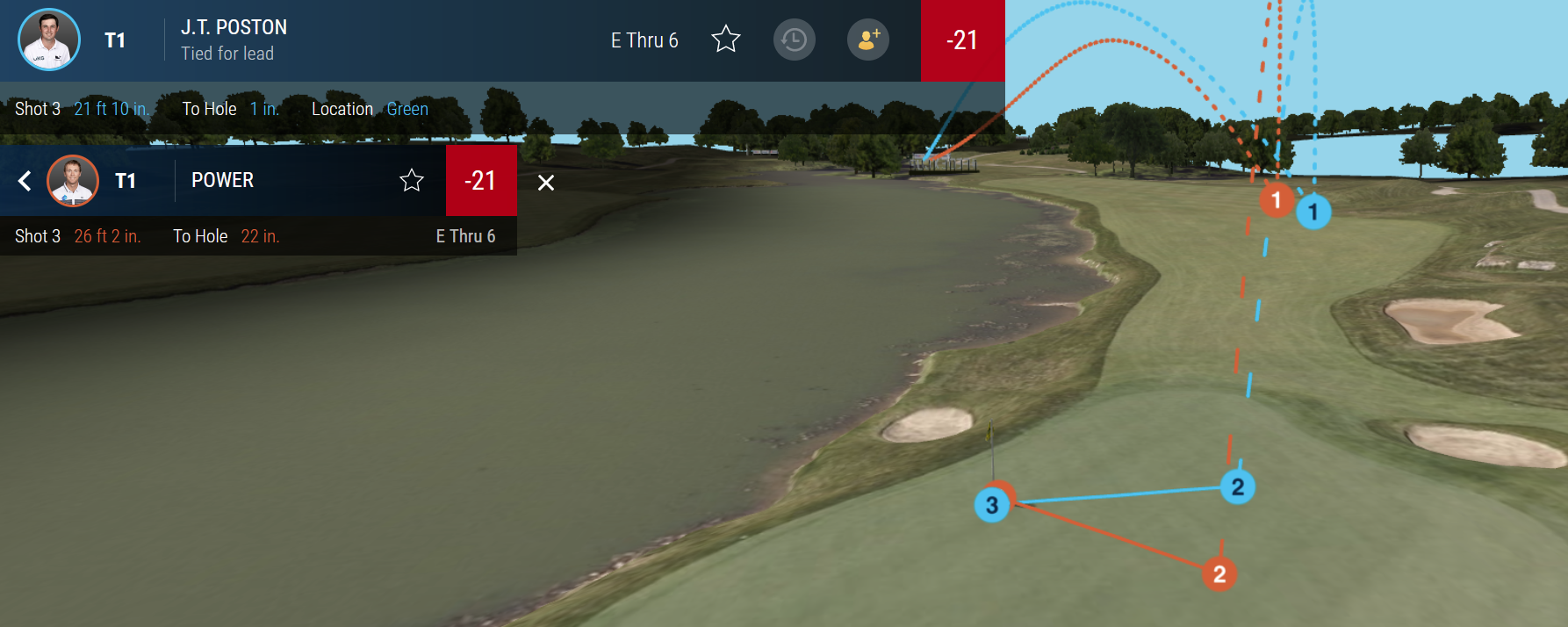Image resolution: width=1568 pixels, height=627 pixels.
Task: Select Power's profile photo
Action: coord(73,181)
